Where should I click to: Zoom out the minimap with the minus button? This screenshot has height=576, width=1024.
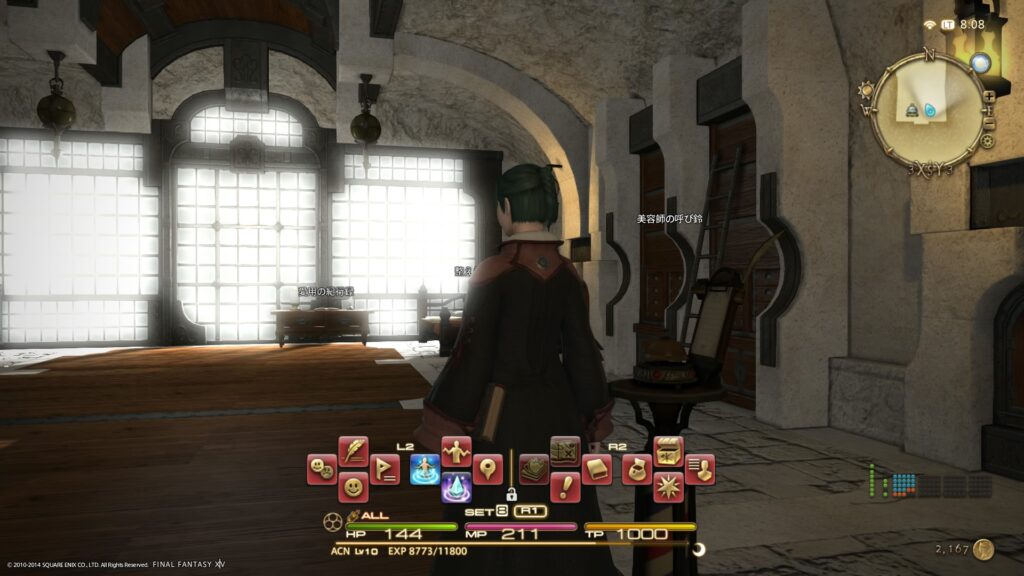[989, 123]
